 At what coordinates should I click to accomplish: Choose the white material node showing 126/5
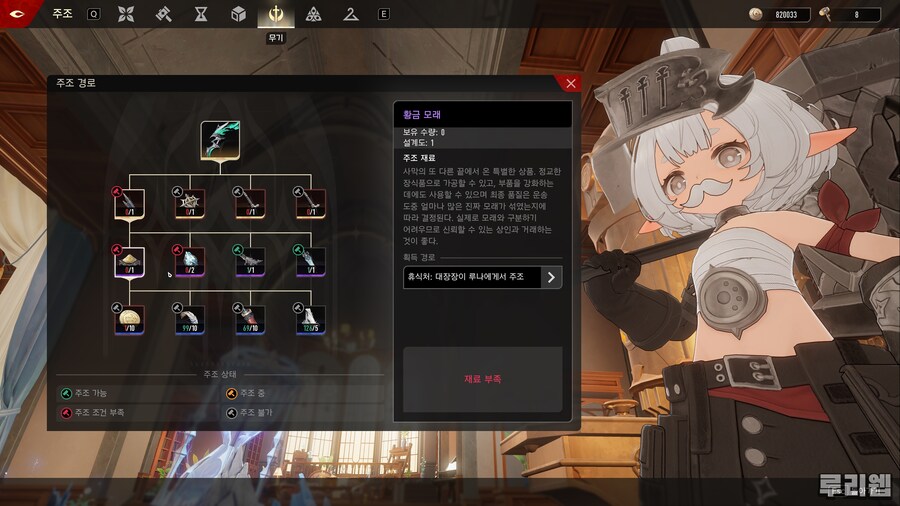(310, 320)
